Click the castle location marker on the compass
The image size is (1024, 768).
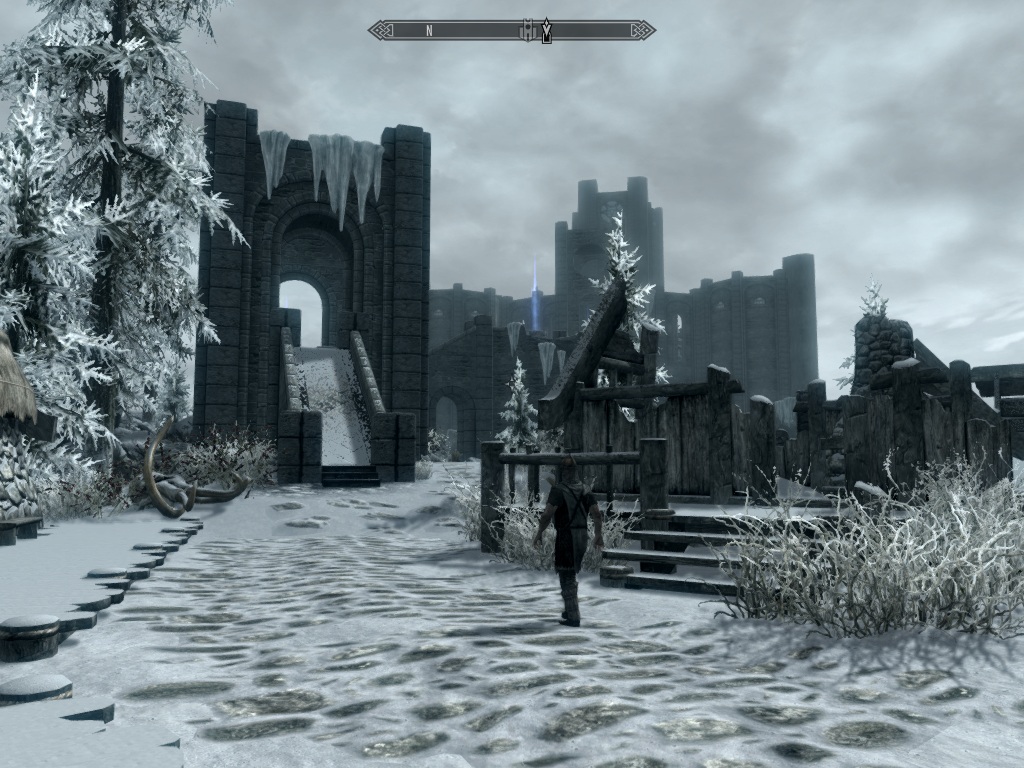(x=527, y=30)
